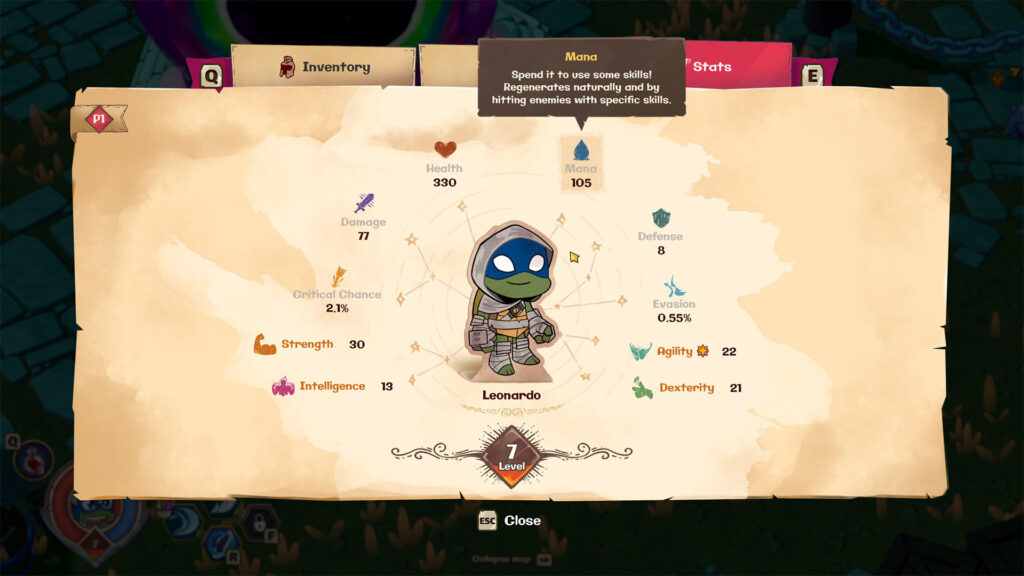Click the Leonardo character portrait
1024x576 pixels.
tap(511, 300)
